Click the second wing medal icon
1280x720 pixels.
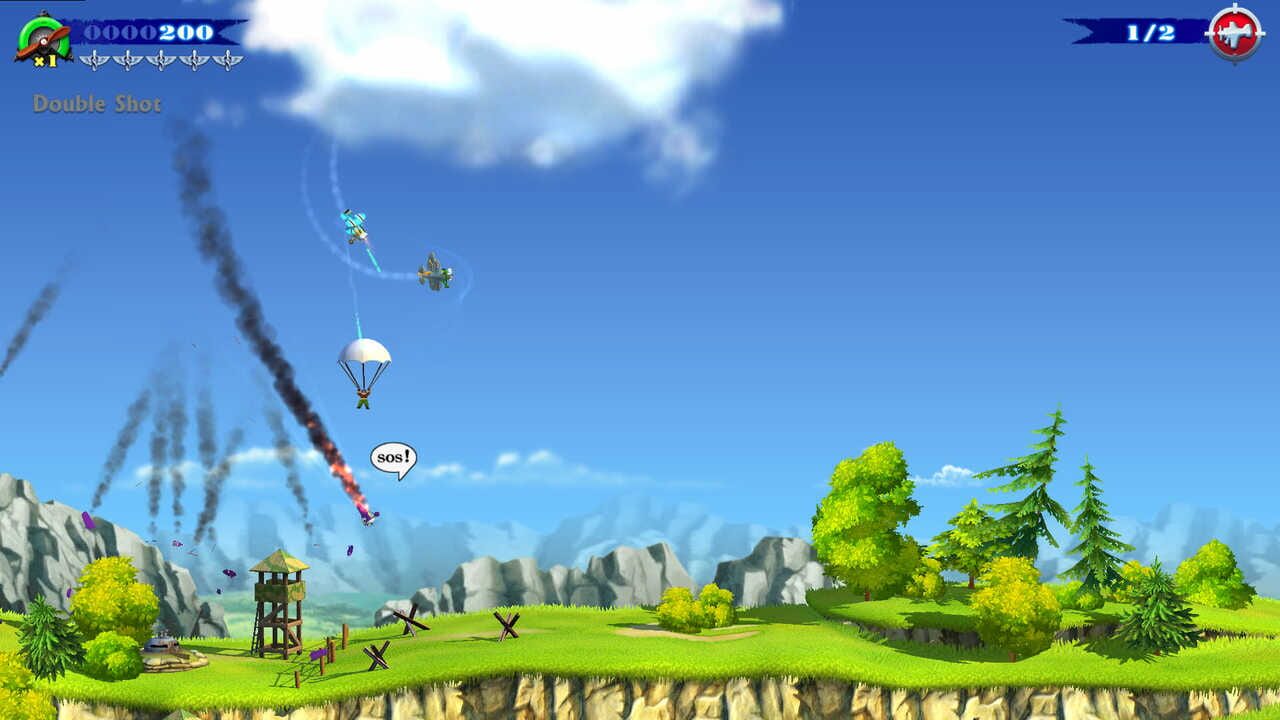pos(128,60)
